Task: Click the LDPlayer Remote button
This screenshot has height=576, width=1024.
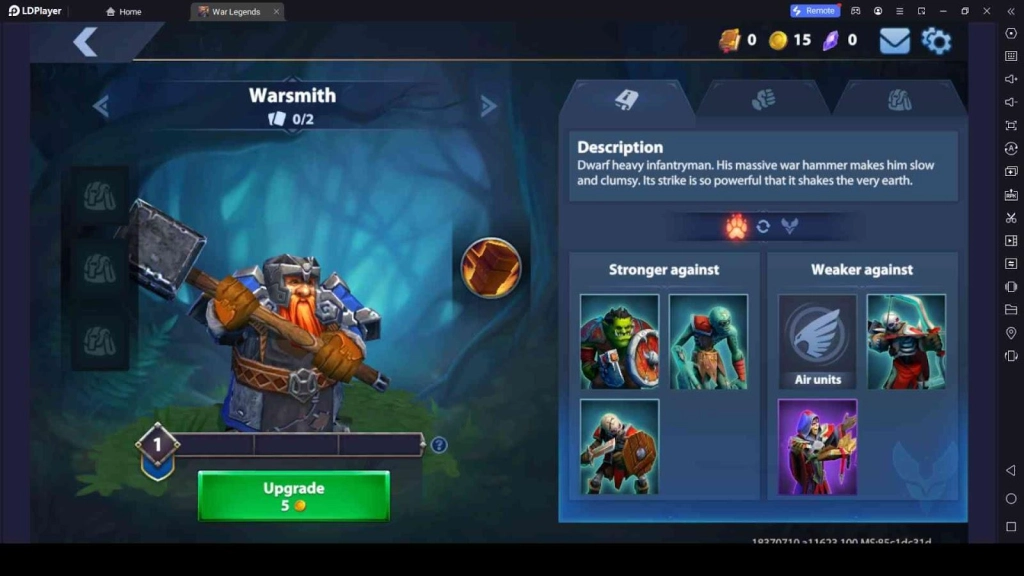Action: [x=814, y=11]
